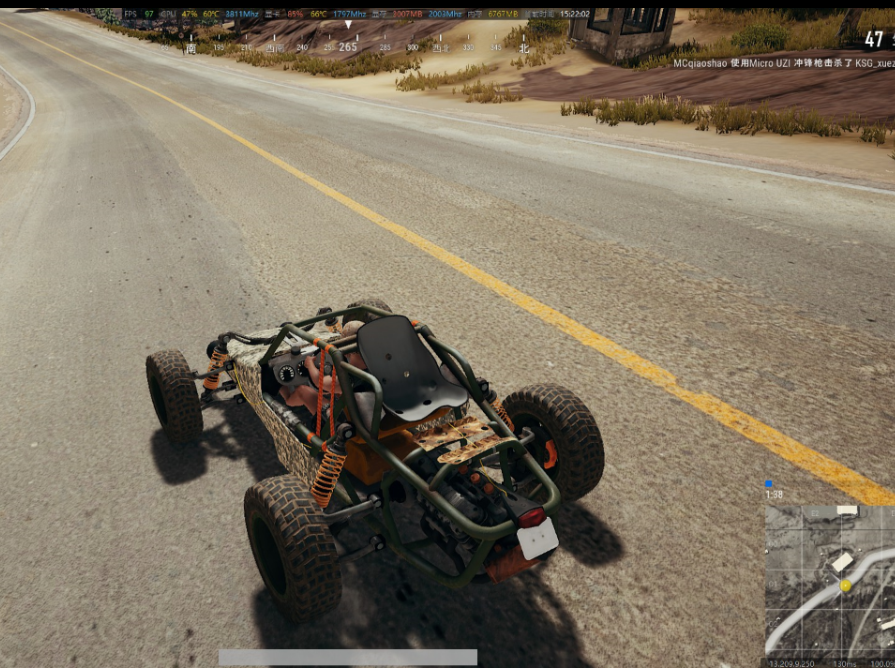Click the blue zone indicator above the minimap

(769, 484)
